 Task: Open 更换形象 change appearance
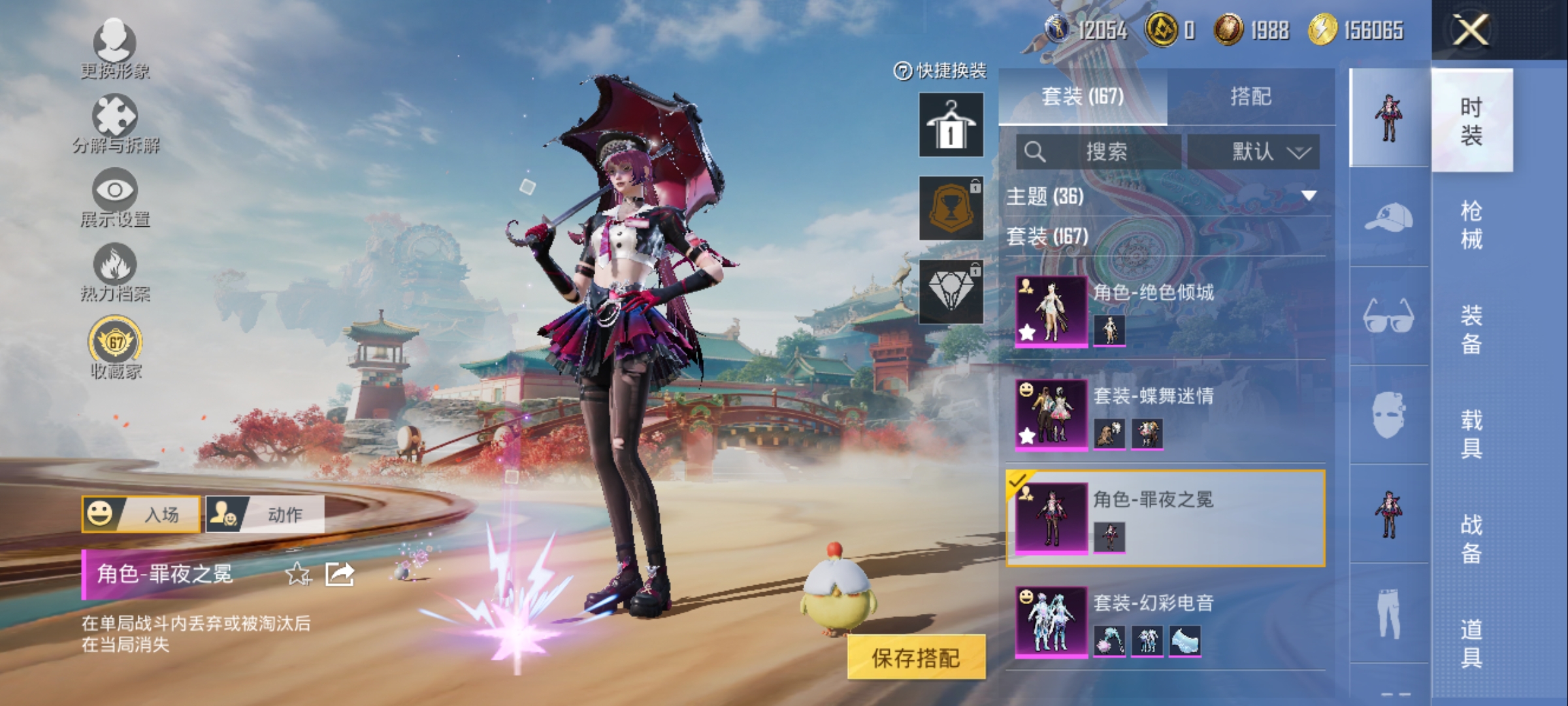click(115, 47)
